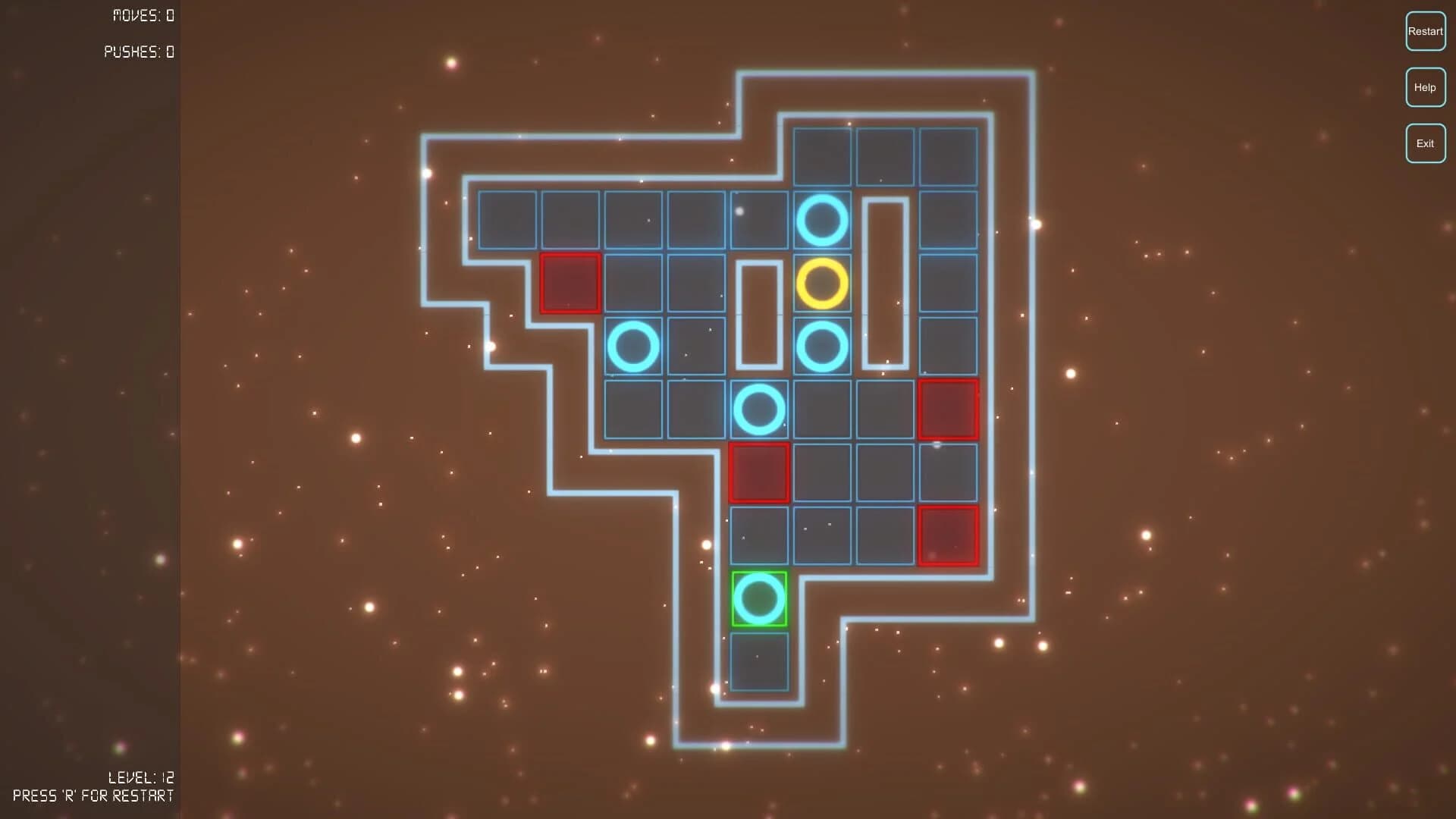This screenshot has height=819, width=1456.
Task: Select the red square near the top left
Action: point(570,284)
